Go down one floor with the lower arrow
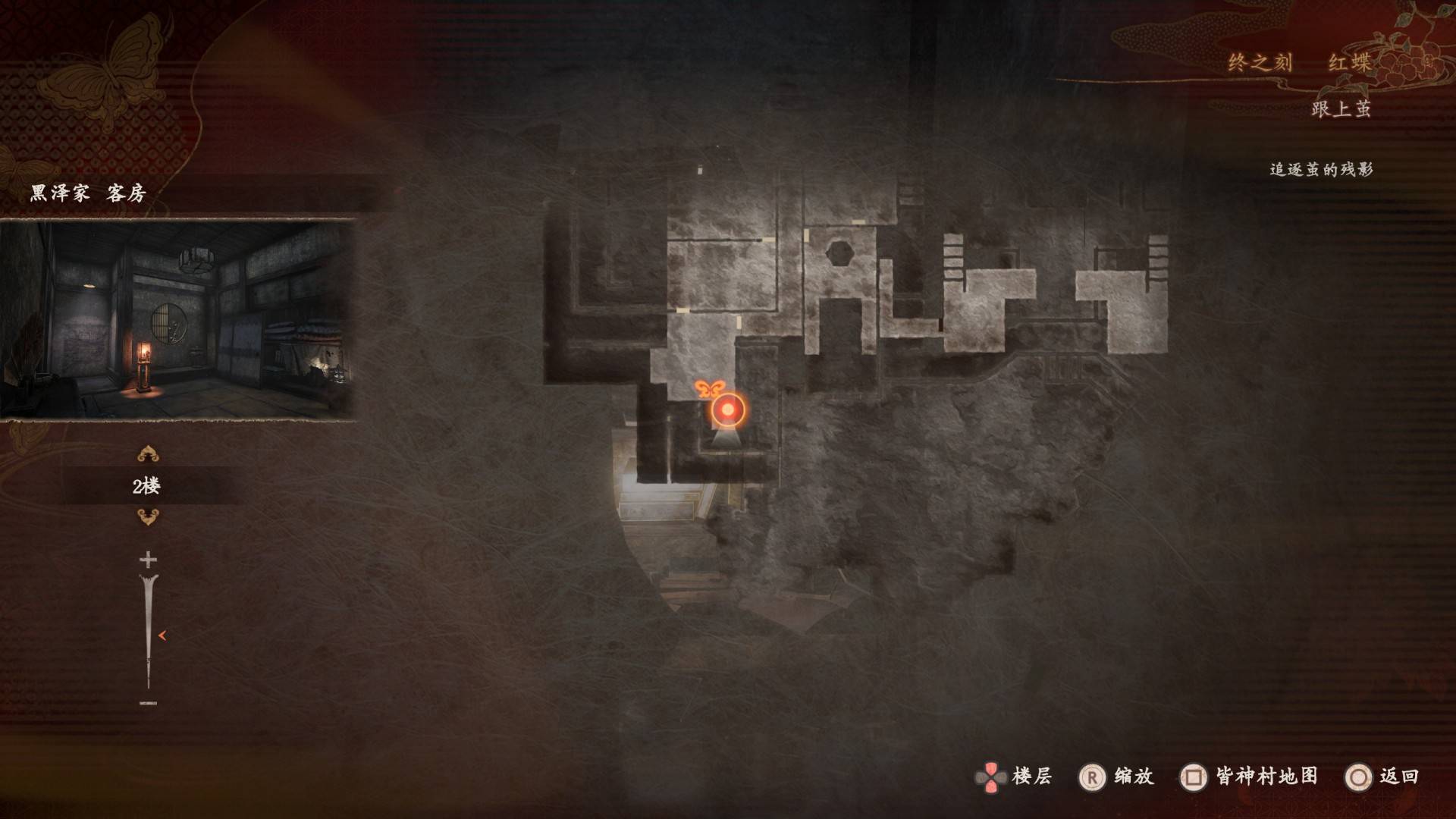This screenshot has width=1456, height=819. click(147, 517)
